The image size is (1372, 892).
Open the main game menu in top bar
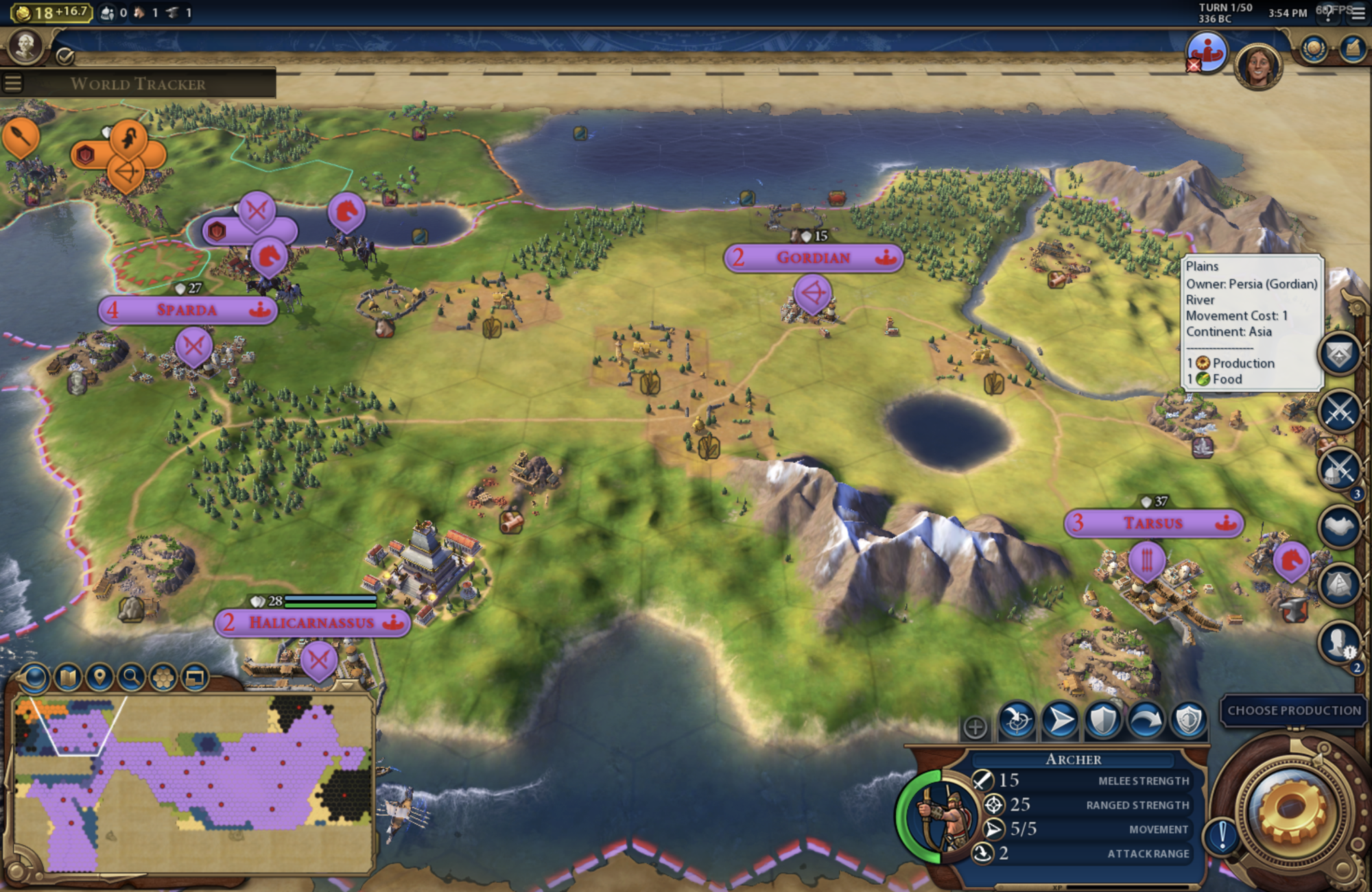pos(1358,13)
